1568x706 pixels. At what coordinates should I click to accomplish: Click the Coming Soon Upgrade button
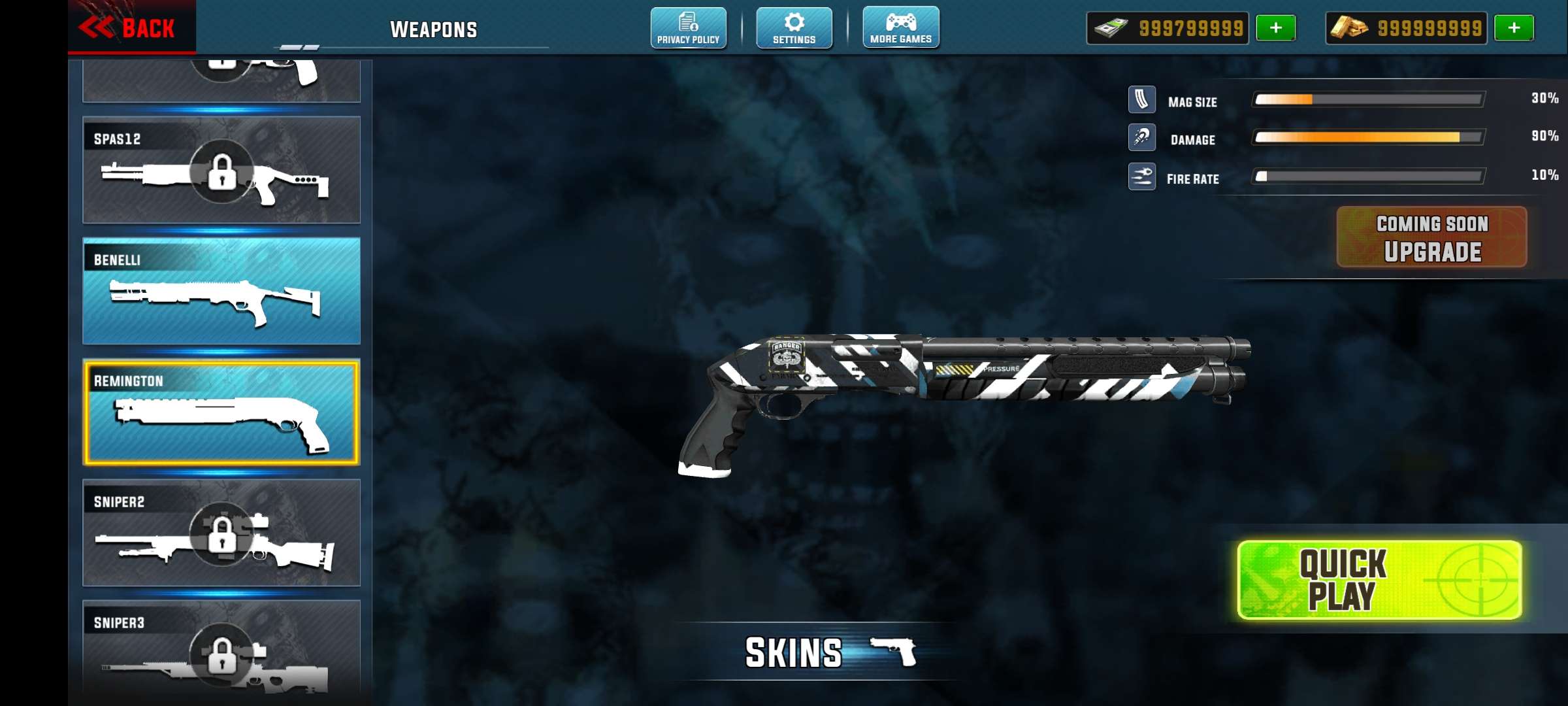pyautogui.click(x=1431, y=237)
